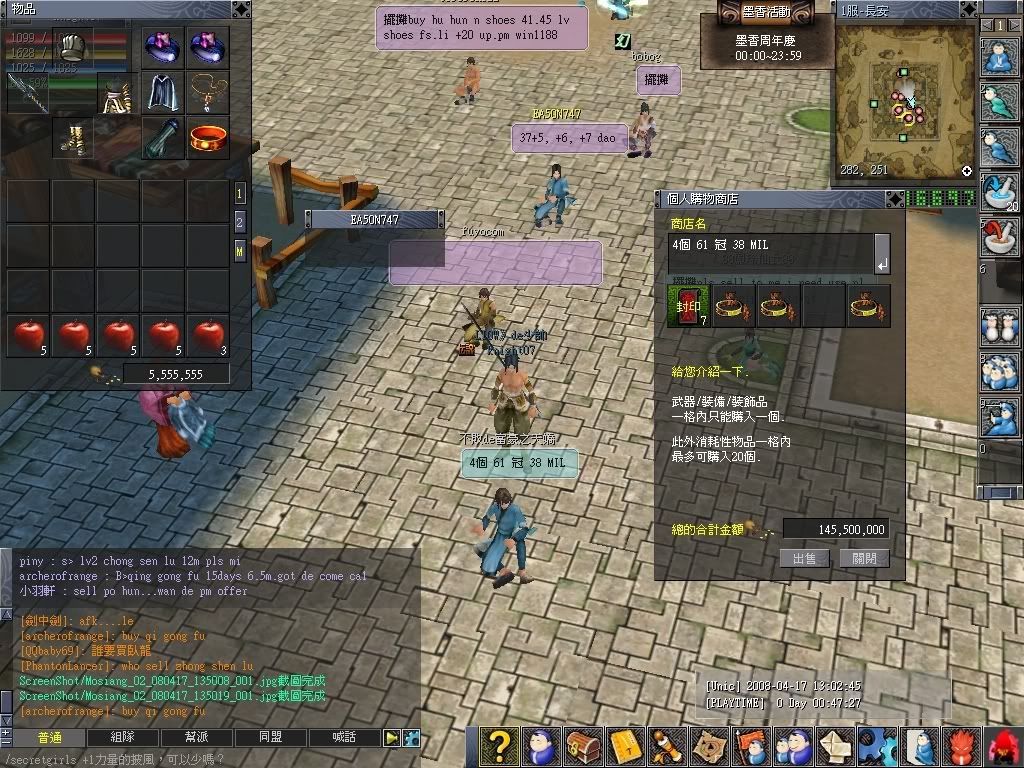This screenshot has width=1024, height=768.
Task: Open the M tab of the inventory
Action: tap(240, 251)
